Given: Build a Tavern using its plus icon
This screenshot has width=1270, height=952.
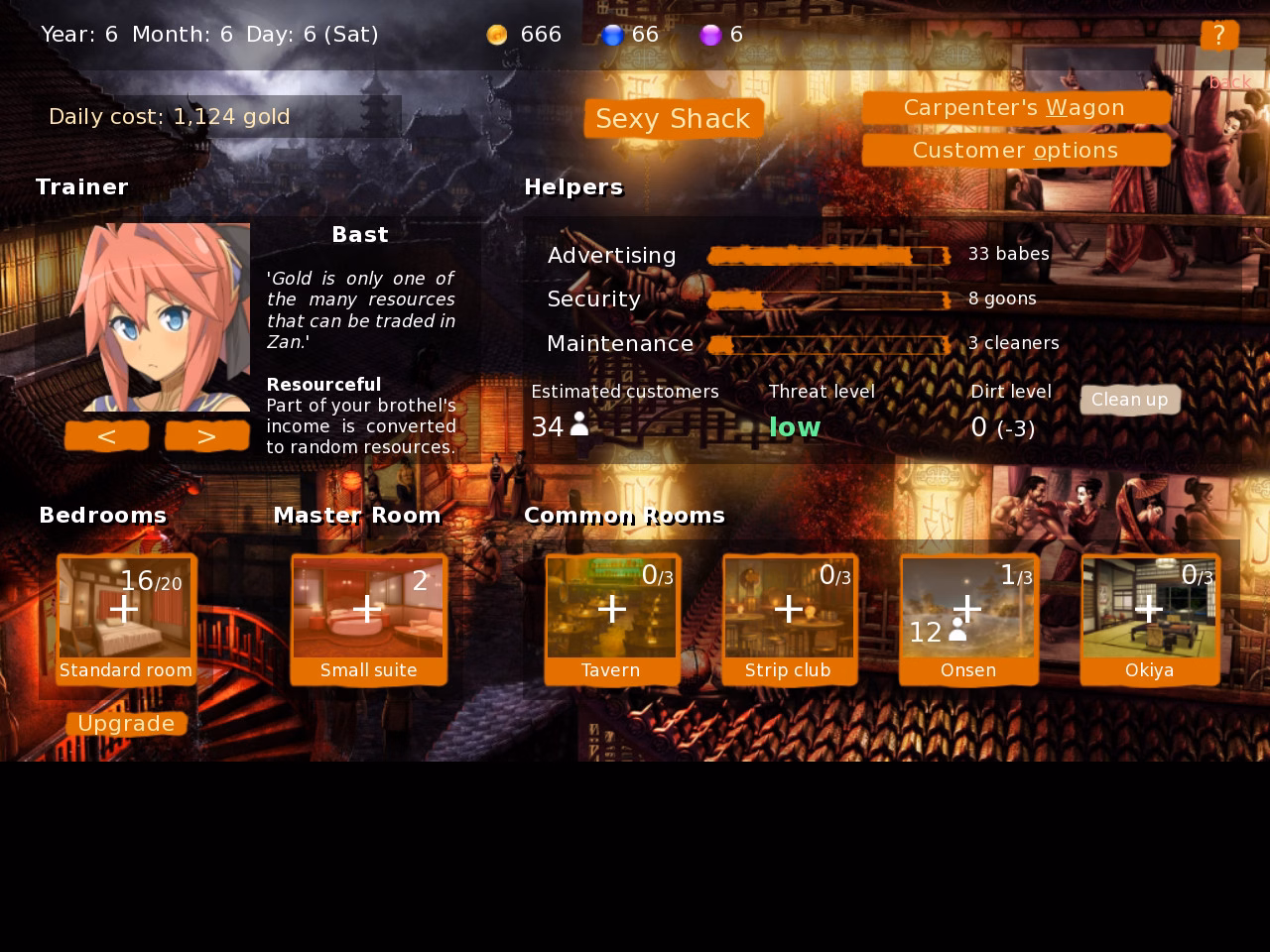Looking at the screenshot, I should tap(611, 609).
